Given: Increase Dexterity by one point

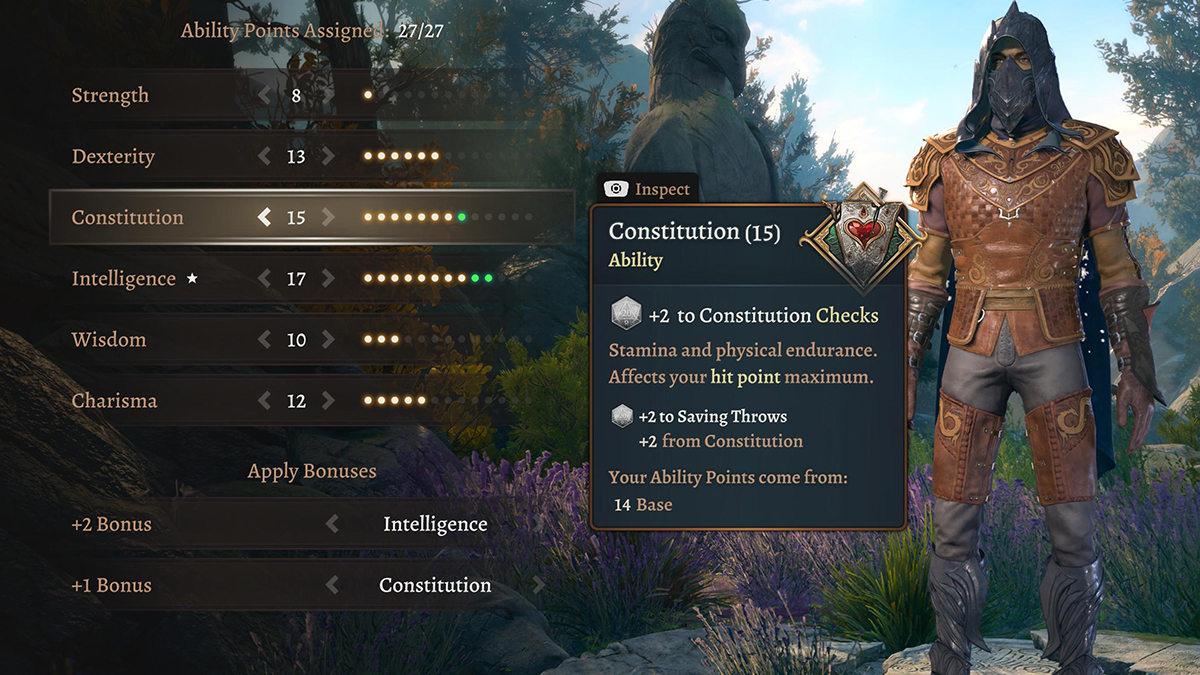Looking at the screenshot, I should [328, 157].
